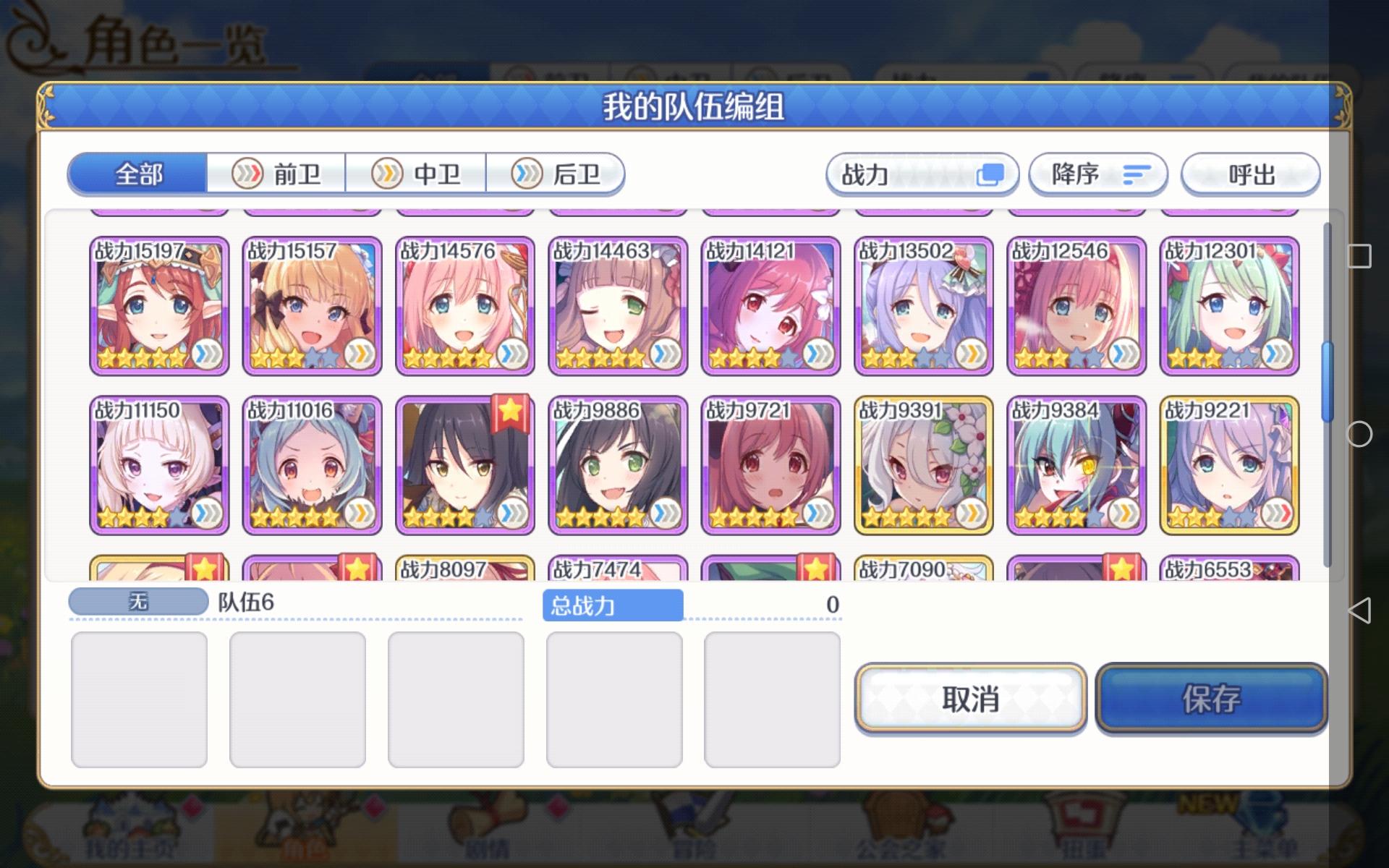Switch to the 后卫 filter tab
The width and height of the screenshot is (1389, 868).
pos(558,174)
